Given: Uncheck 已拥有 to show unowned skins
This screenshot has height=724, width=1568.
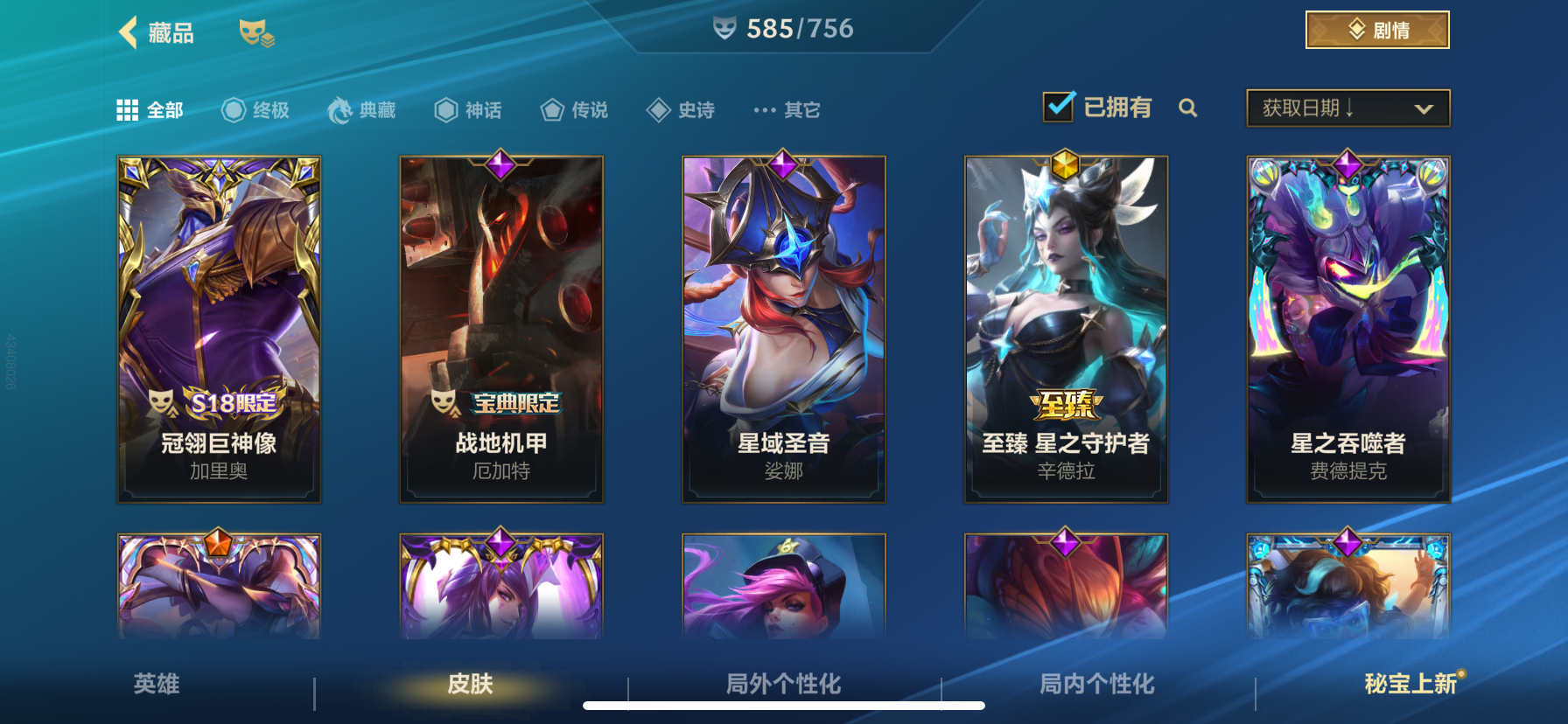Looking at the screenshot, I should (1059, 105).
